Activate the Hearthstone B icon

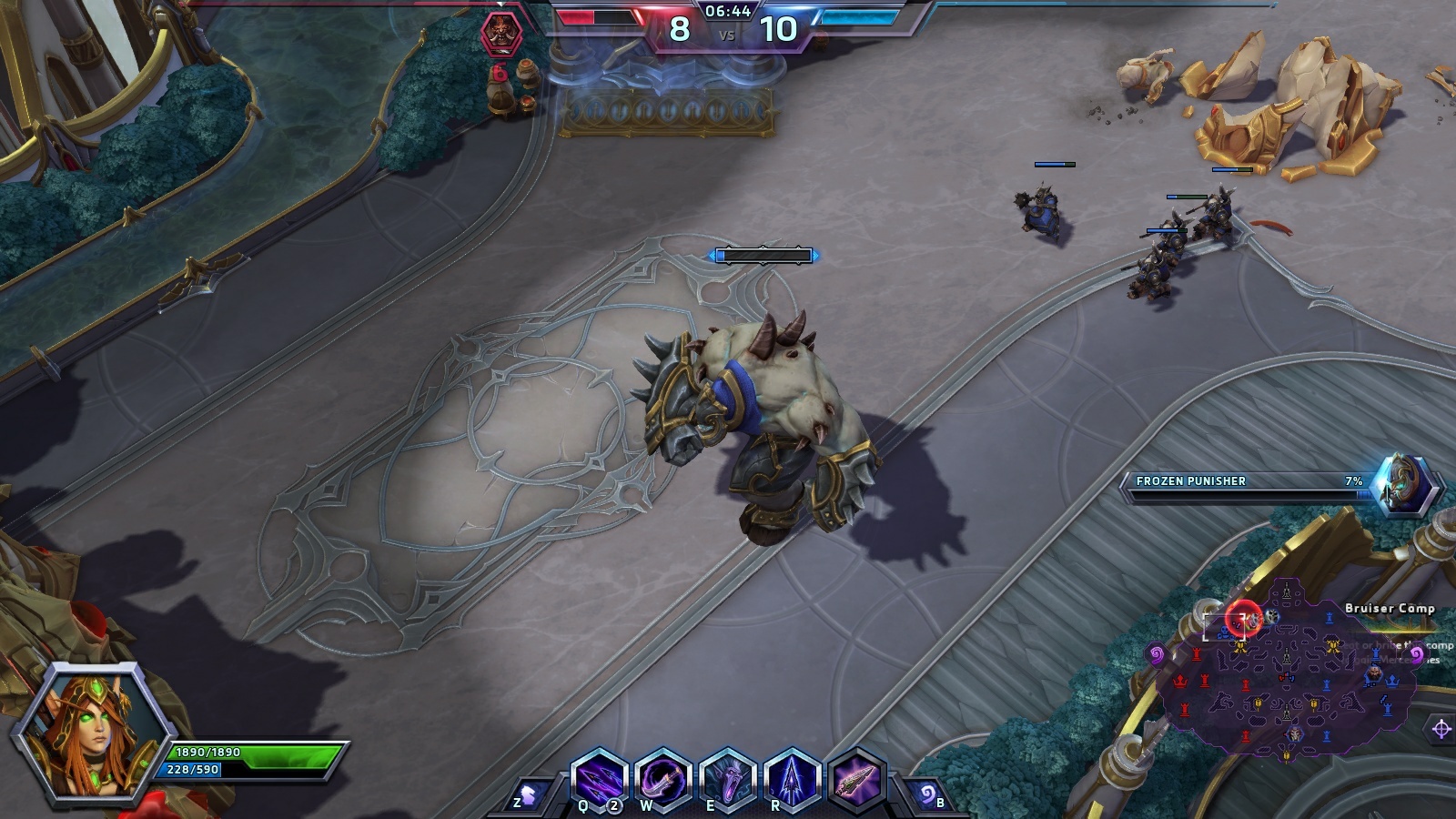(928, 796)
